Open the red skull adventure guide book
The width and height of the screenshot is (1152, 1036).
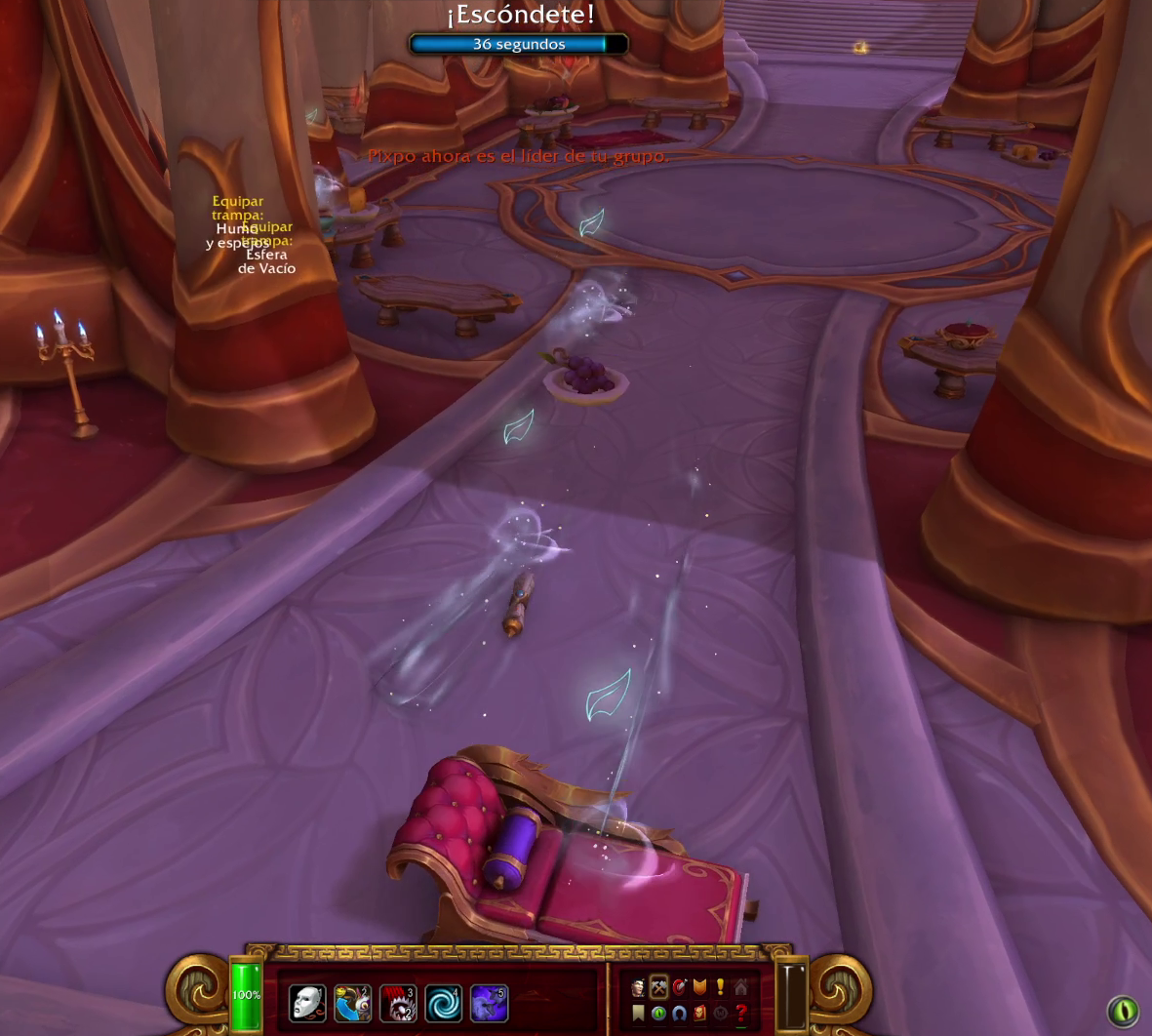click(699, 1014)
